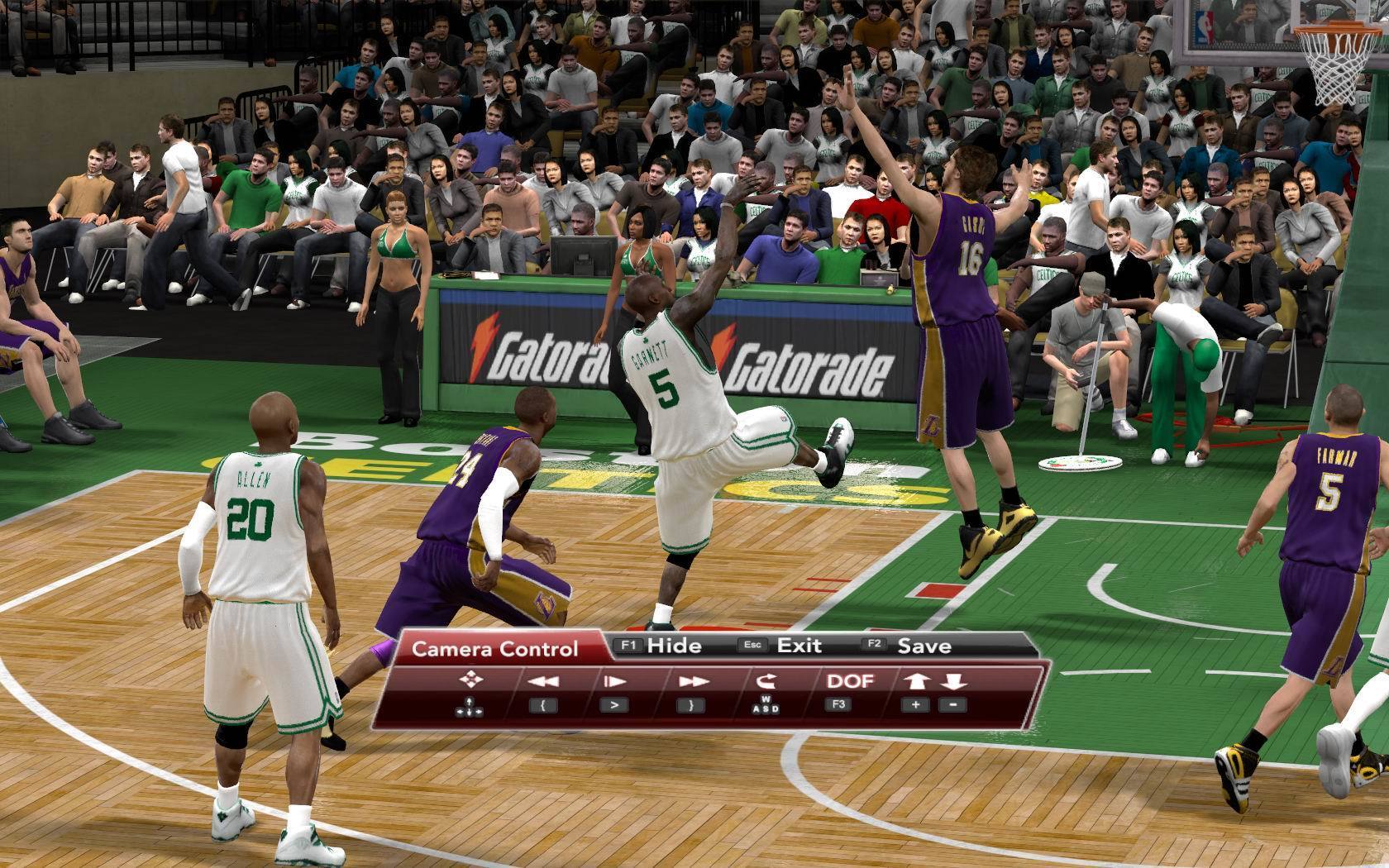
Task: Exit the replay camera mode
Action: [x=785, y=646]
